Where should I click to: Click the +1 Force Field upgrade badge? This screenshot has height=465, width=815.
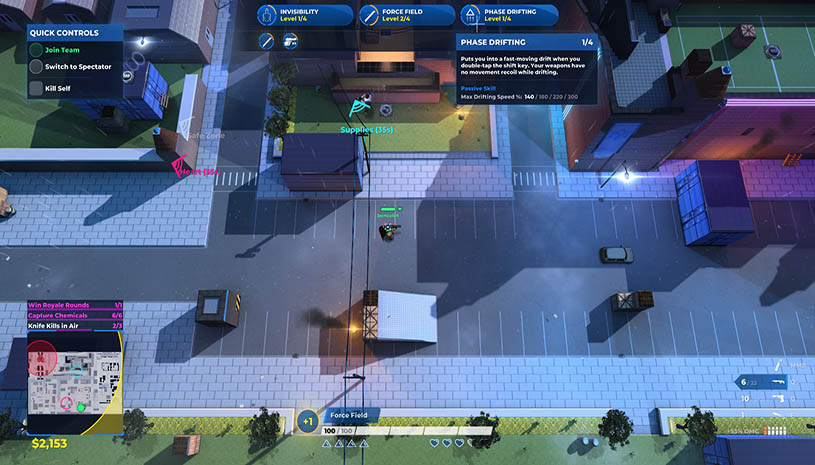(x=307, y=421)
